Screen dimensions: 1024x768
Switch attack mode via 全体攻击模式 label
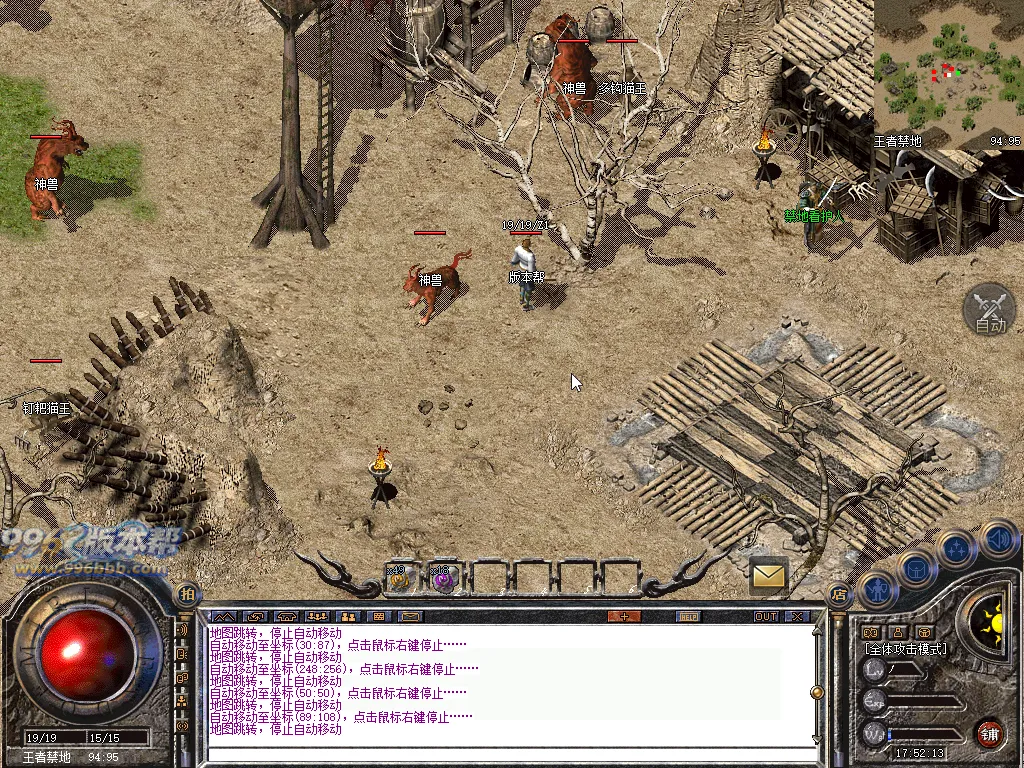click(905, 649)
